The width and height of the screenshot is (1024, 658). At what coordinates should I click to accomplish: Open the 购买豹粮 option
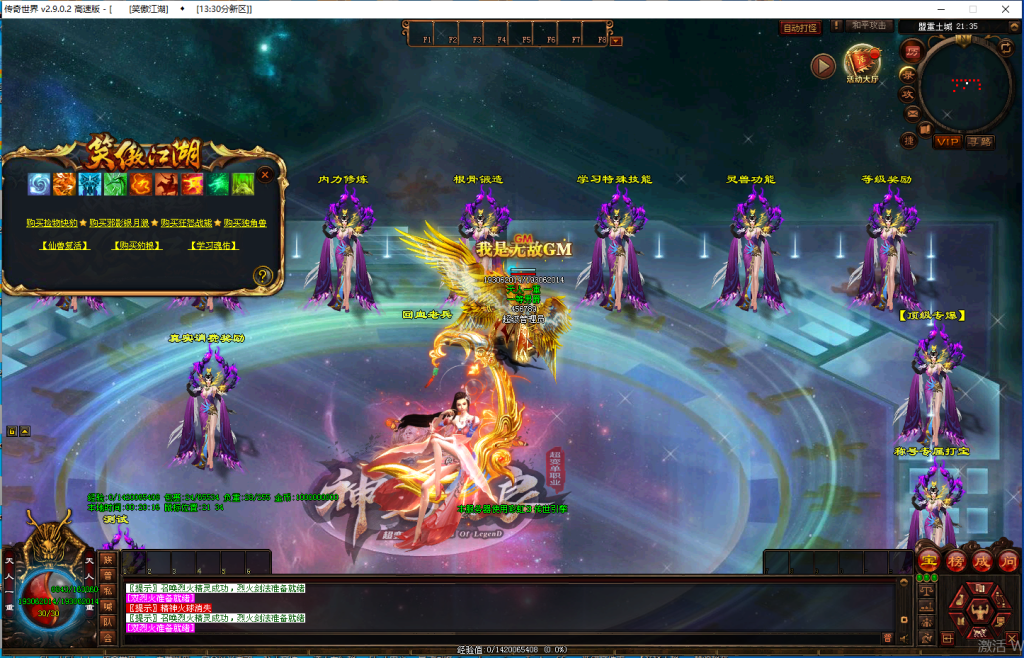tap(135, 245)
